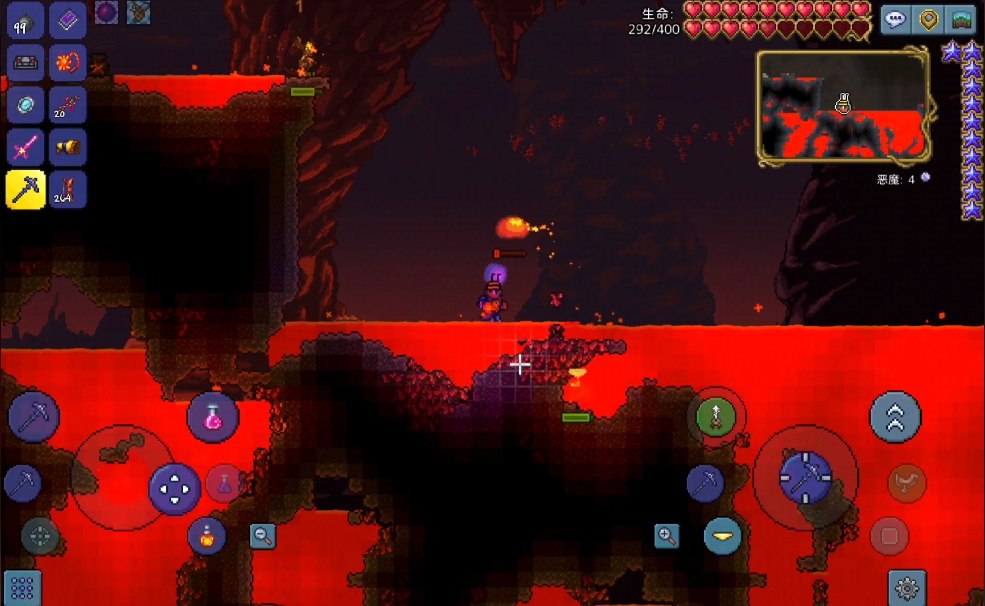Activate the green grappling hook button
The width and height of the screenshot is (985, 606).
716,416
